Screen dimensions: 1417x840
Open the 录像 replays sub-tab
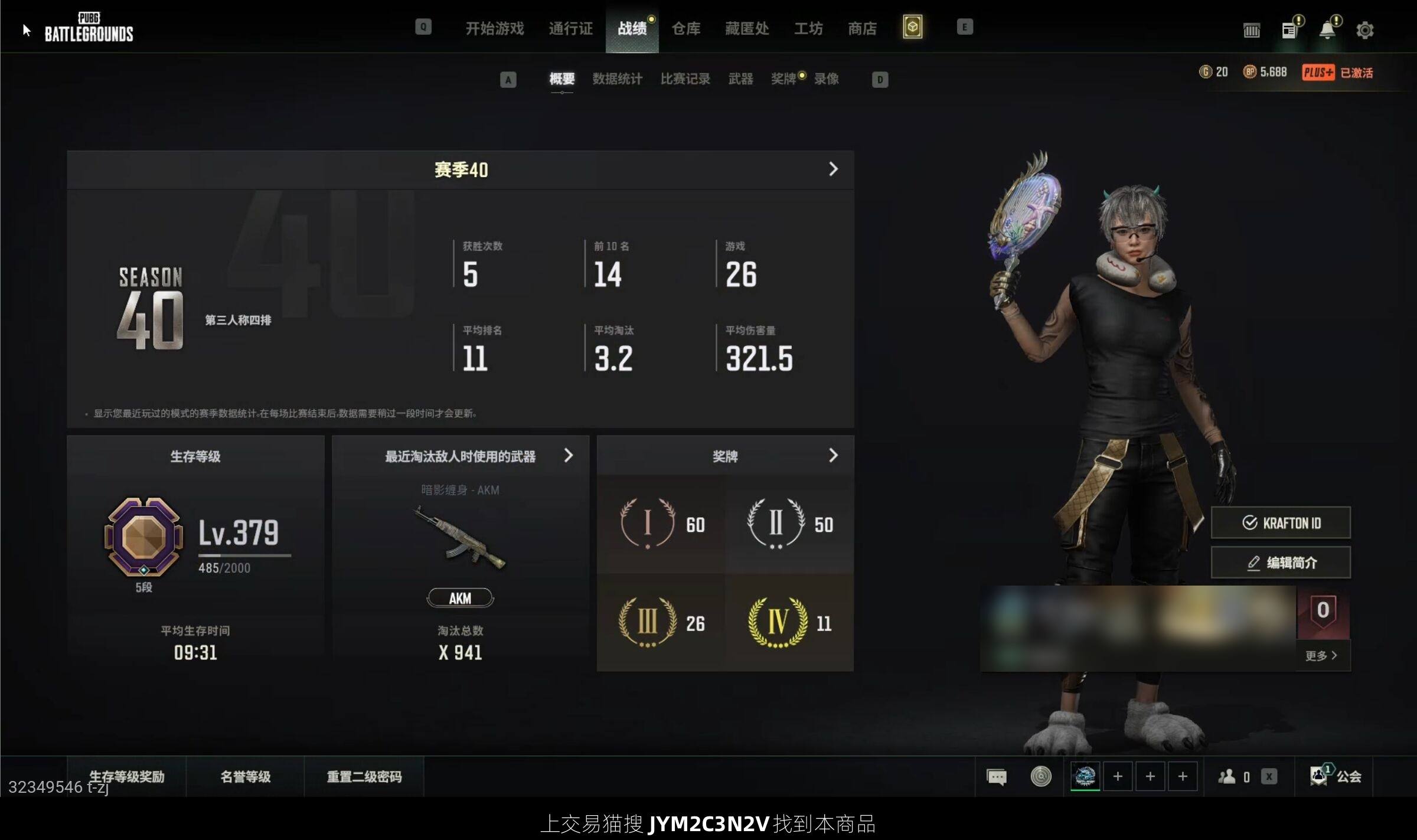(x=826, y=79)
